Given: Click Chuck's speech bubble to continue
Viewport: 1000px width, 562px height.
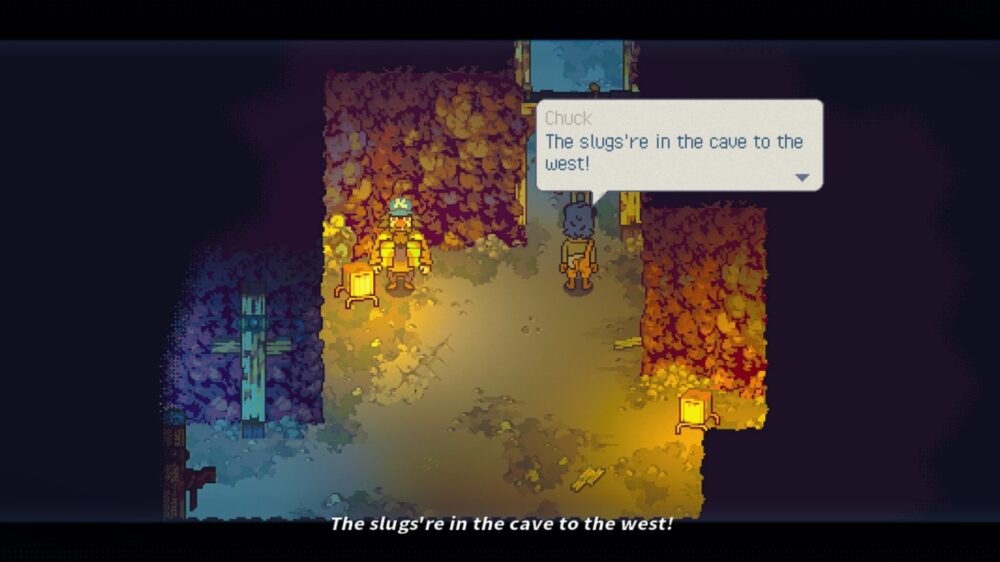Looking at the screenshot, I should click(679, 145).
